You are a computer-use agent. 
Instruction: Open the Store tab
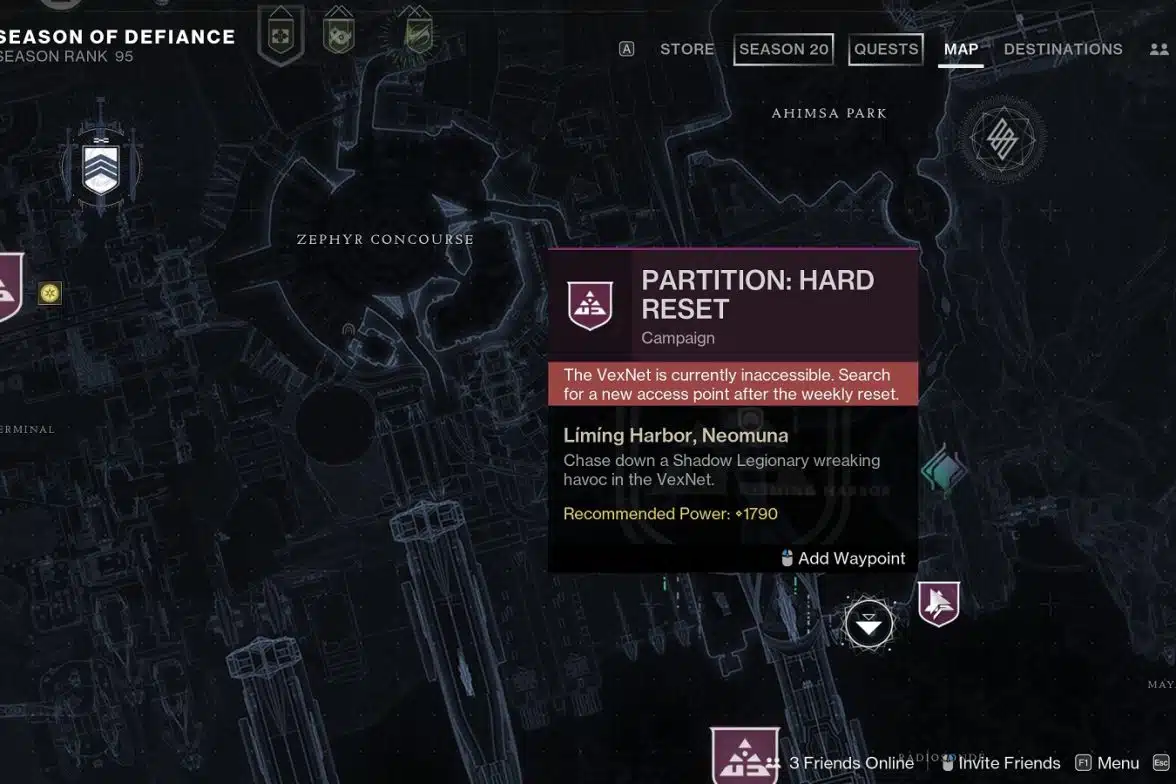687,49
